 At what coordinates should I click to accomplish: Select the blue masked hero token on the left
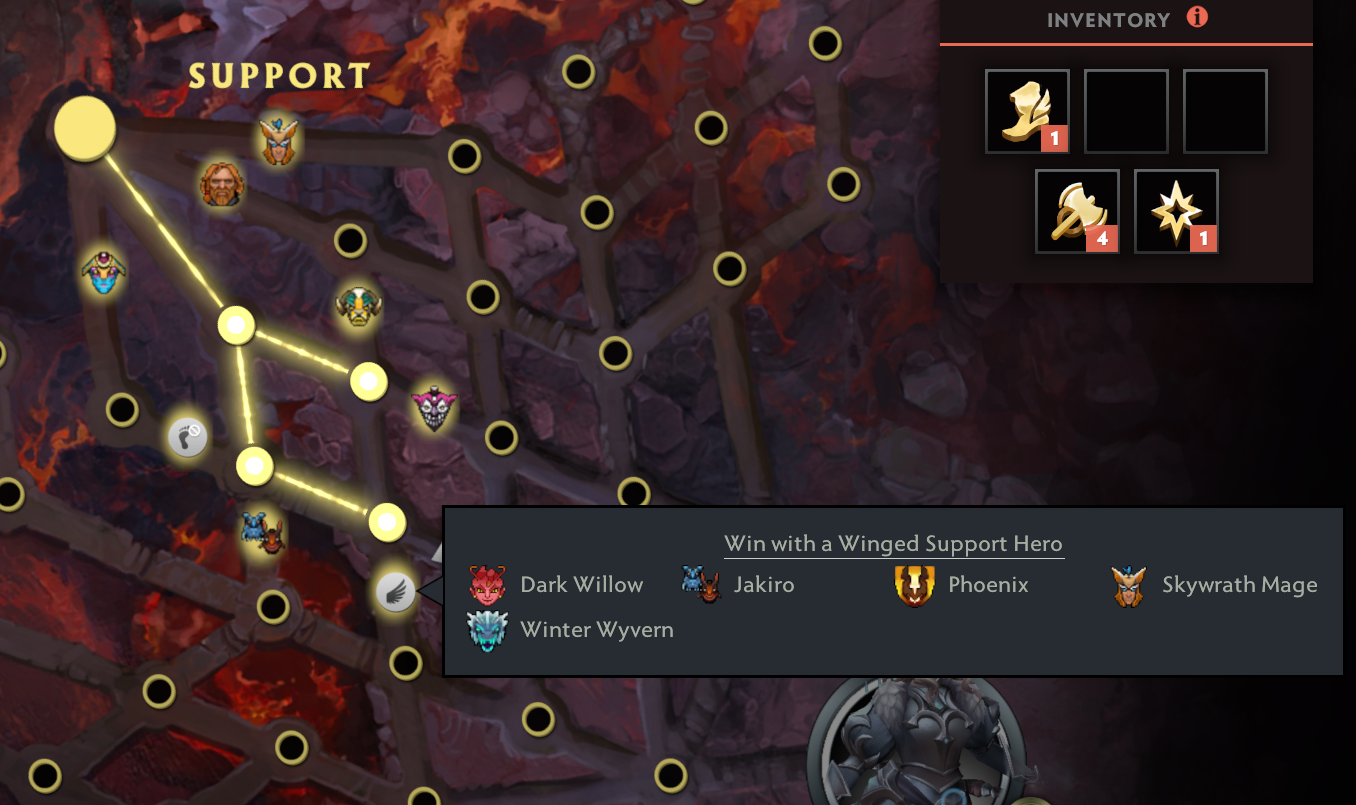(103, 272)
